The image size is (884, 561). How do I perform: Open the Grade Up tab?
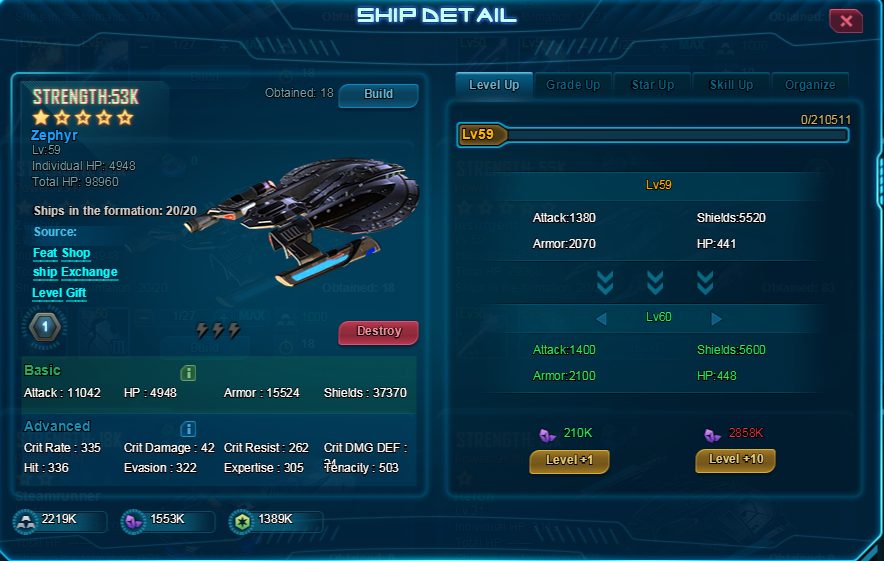pyautogui.click(x=573, y=85)
